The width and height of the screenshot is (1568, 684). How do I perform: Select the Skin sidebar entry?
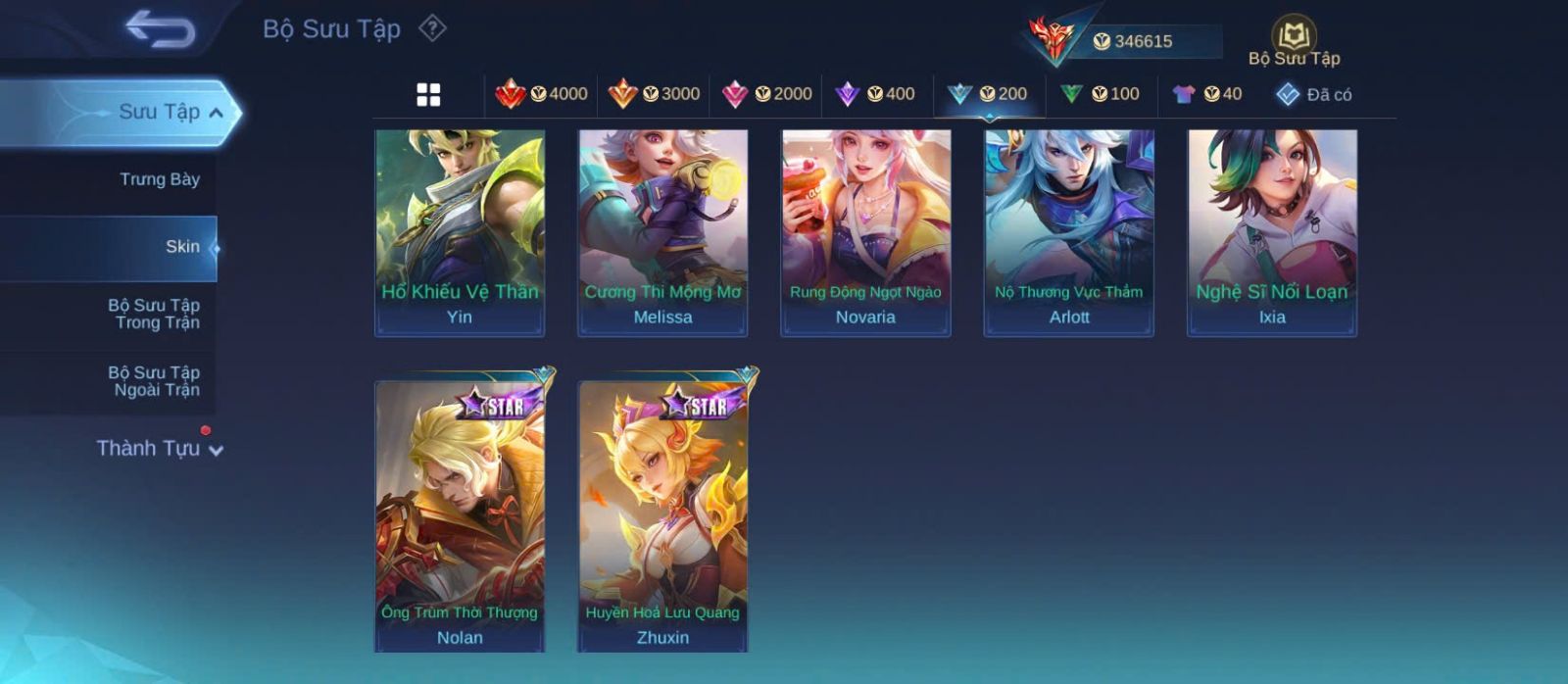point(182,247)
